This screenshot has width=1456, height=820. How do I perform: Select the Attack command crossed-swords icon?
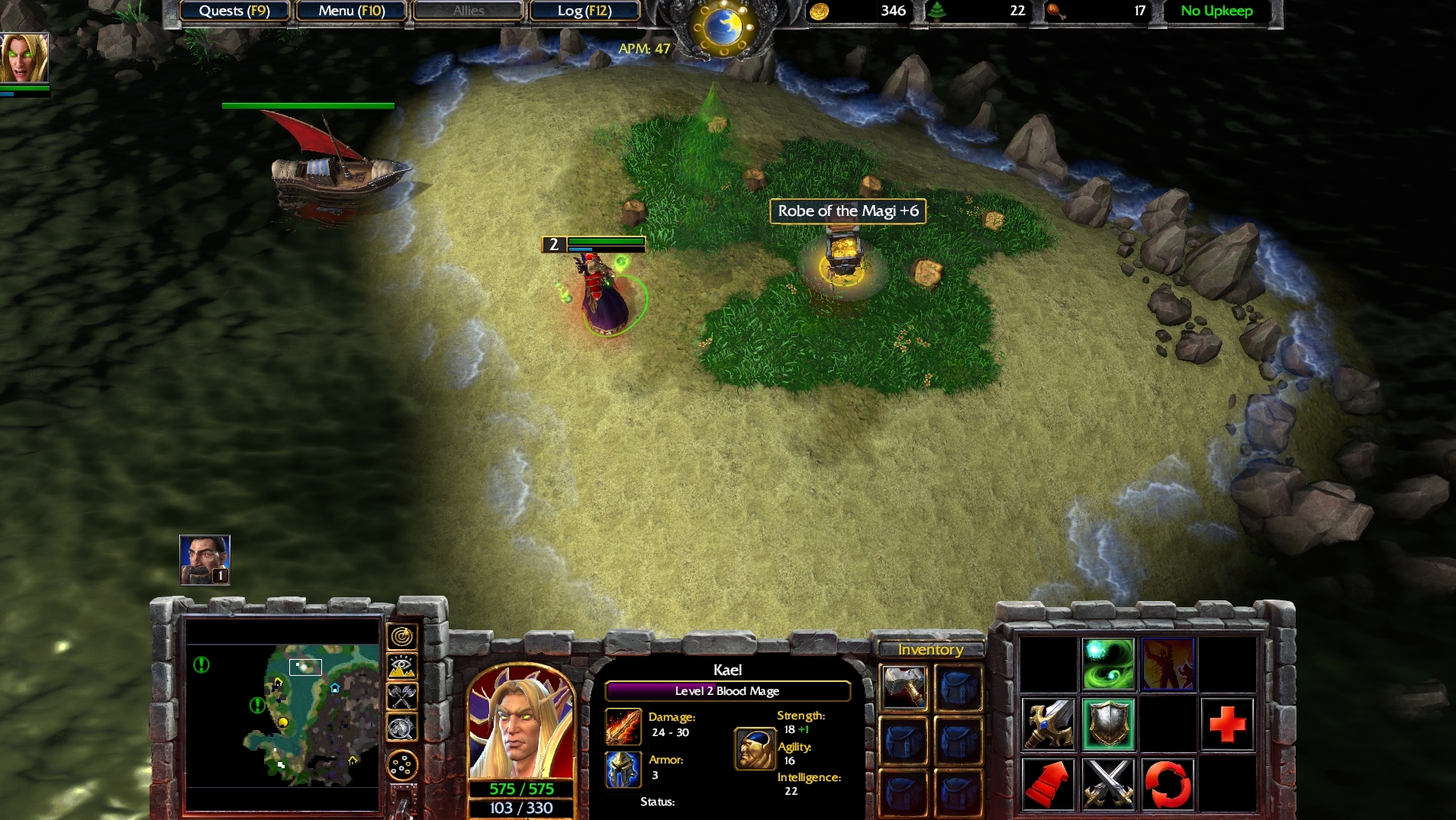(x=1106, y=783)
